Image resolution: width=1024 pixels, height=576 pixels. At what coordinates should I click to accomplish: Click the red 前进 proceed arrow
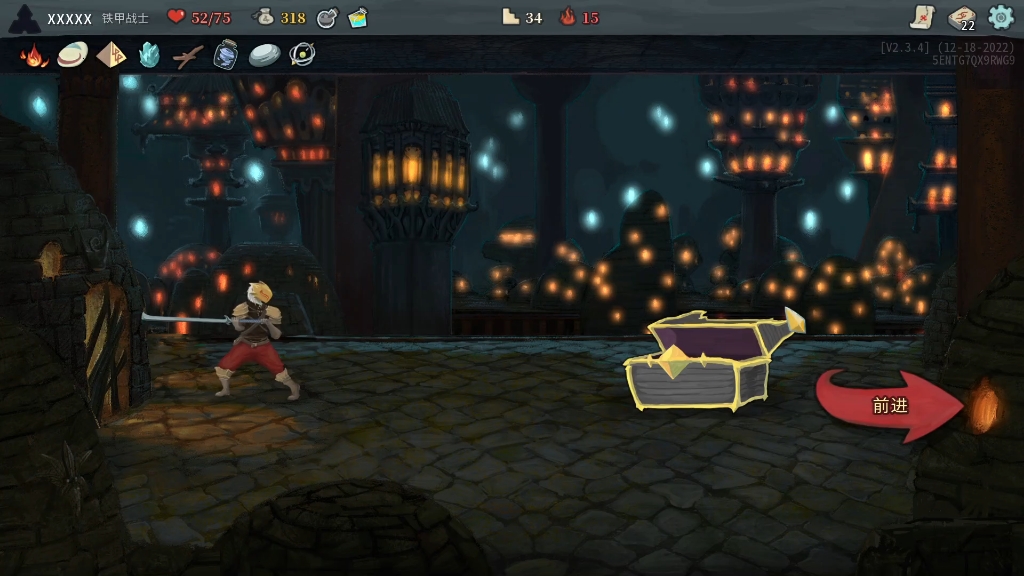coord(887,405)
